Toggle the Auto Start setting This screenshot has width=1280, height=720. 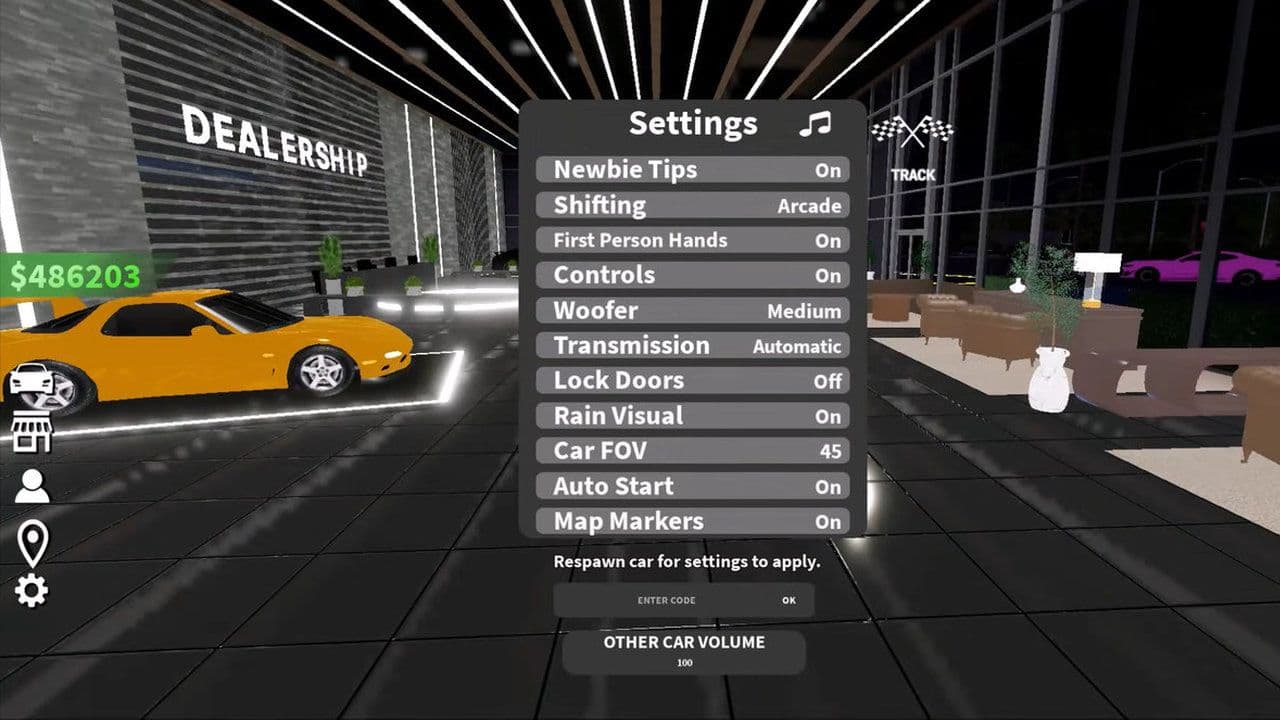692,487
